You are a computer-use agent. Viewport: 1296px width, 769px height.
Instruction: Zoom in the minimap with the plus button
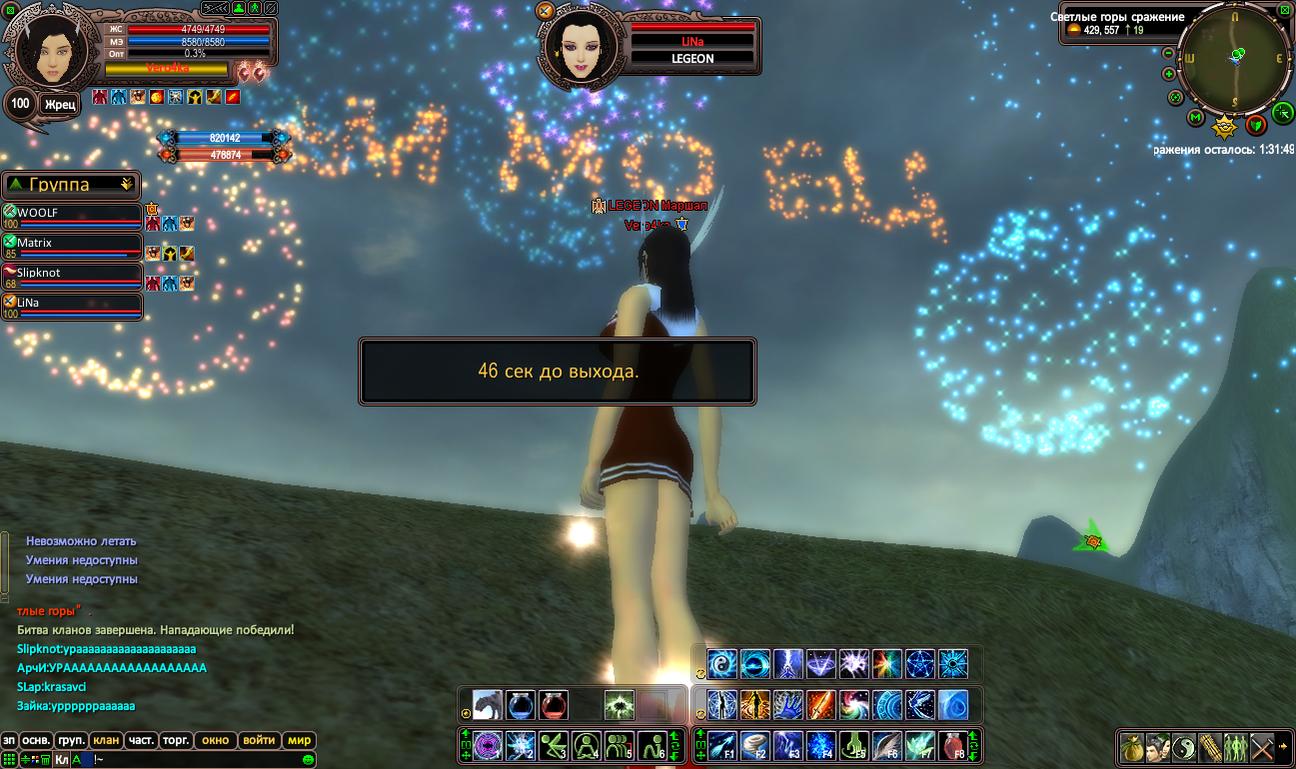[x=1169, y=74]
